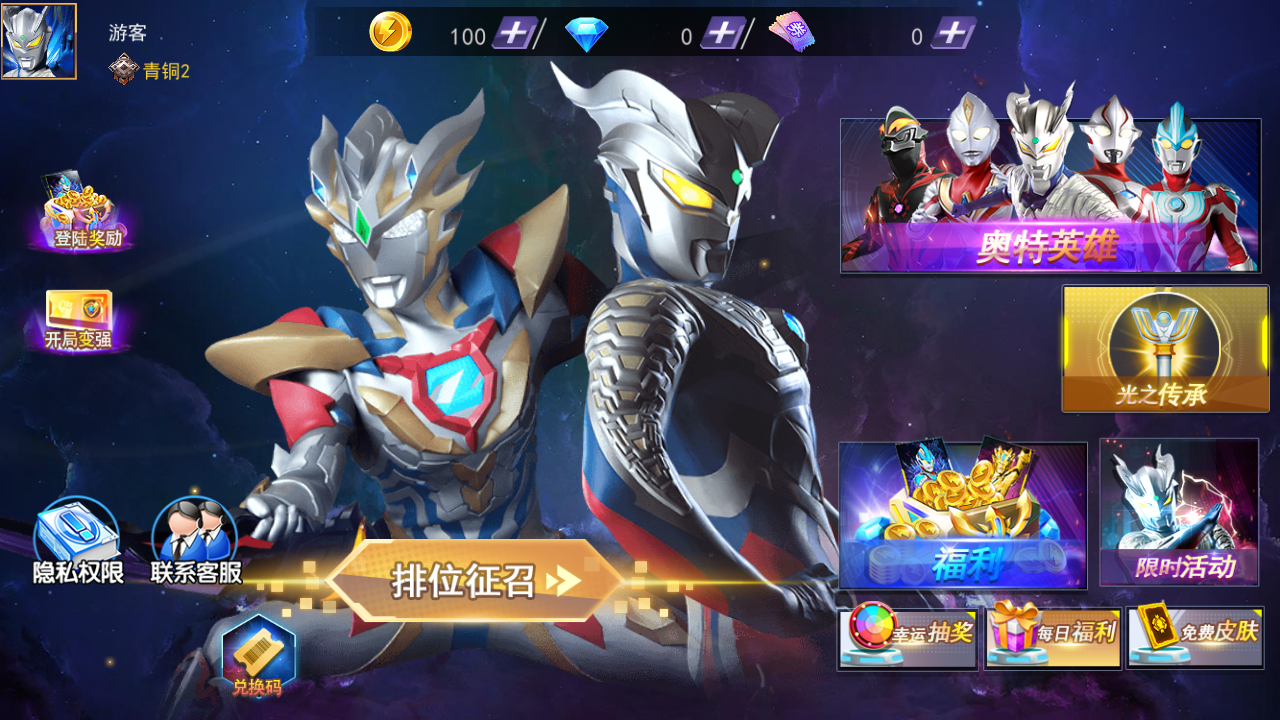Claim 每日福利 daily welfare gift
The image size is (1280, 720).
click(1050, 636)
